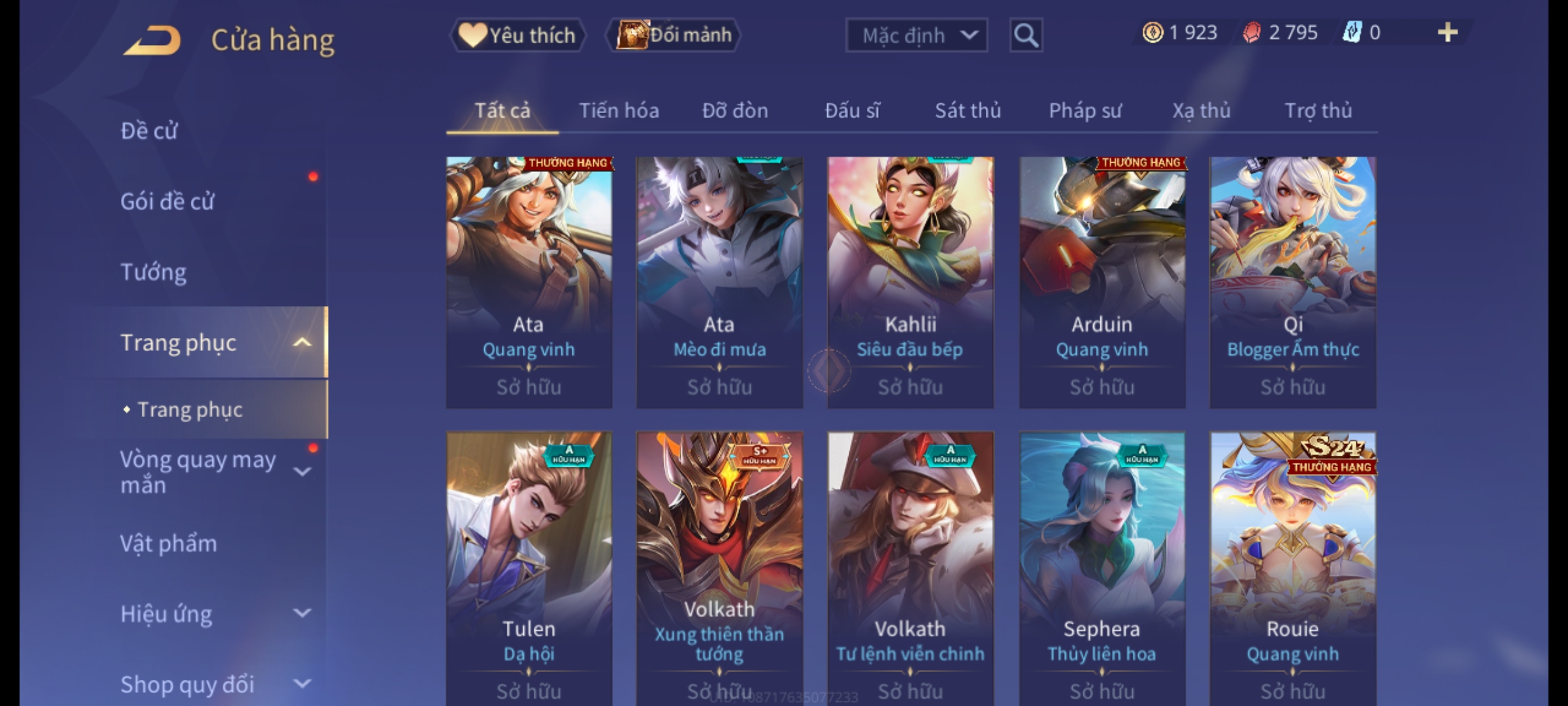
Task: Open the Mặc định sort dropdown
Action: [916, 35]
